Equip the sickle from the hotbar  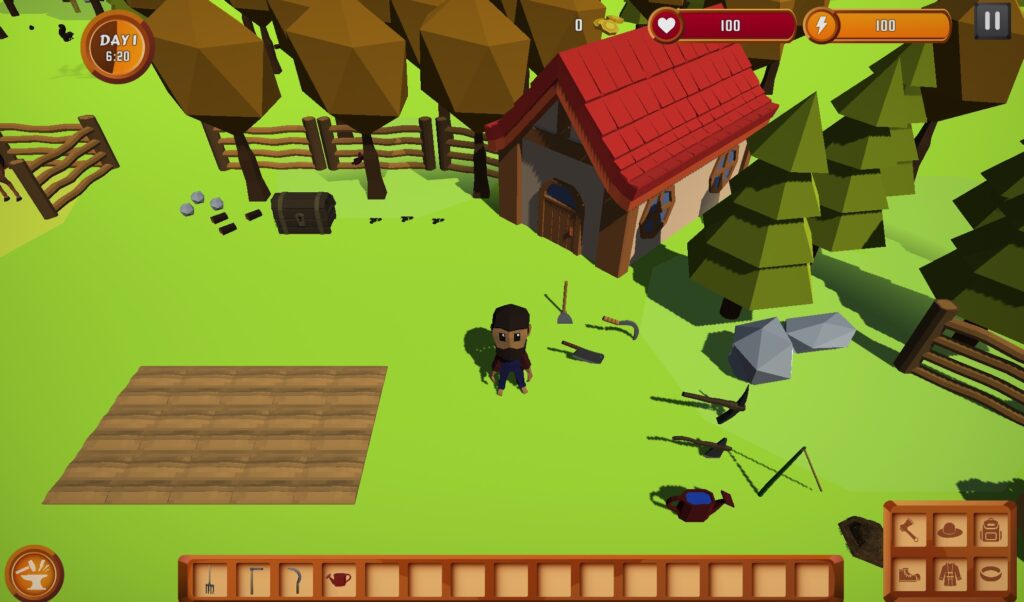pos(296,580)
